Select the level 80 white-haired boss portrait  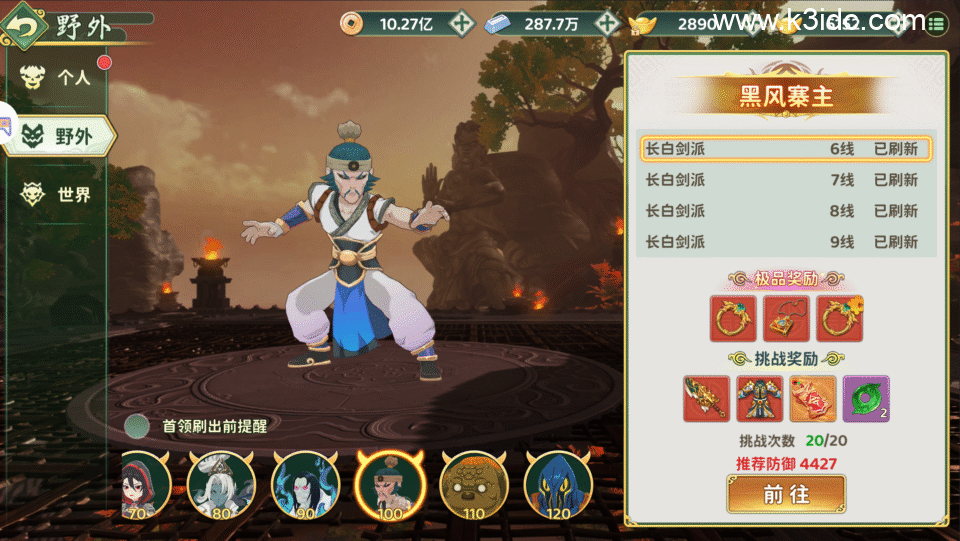pos(221,485)
